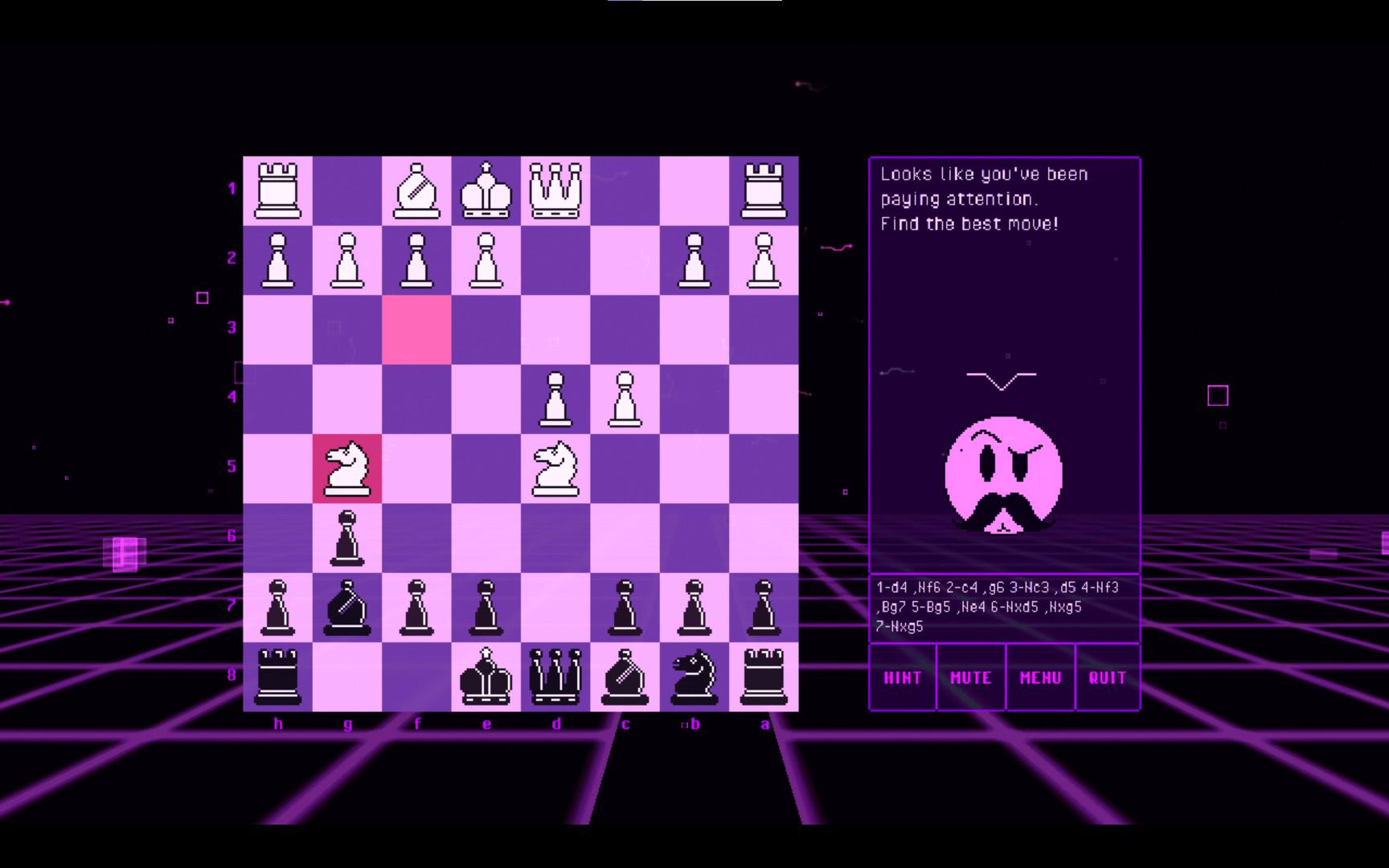Screen dimensions: 1389x868
Task: Open the MENU panel
Action: (1039, 678)
